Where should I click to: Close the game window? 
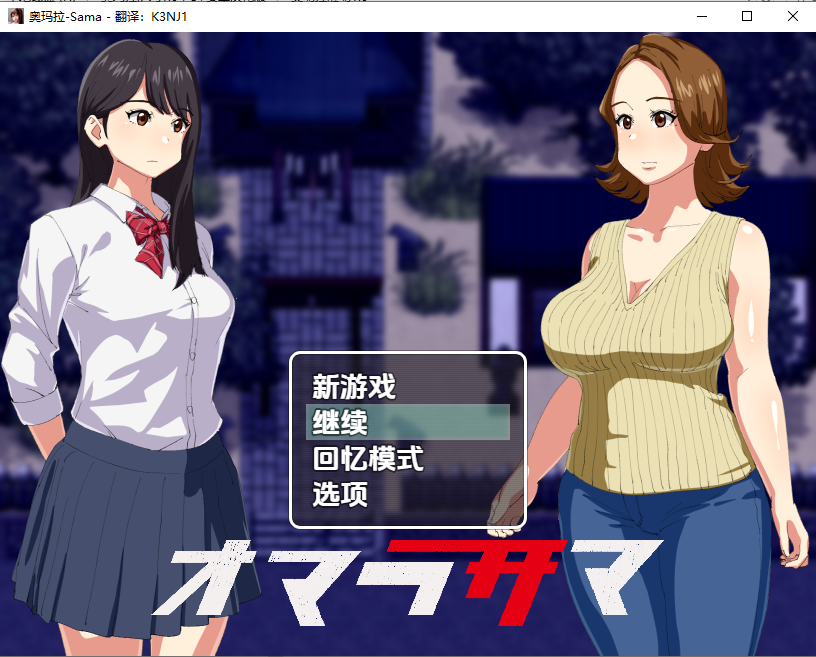pos(792,17)
